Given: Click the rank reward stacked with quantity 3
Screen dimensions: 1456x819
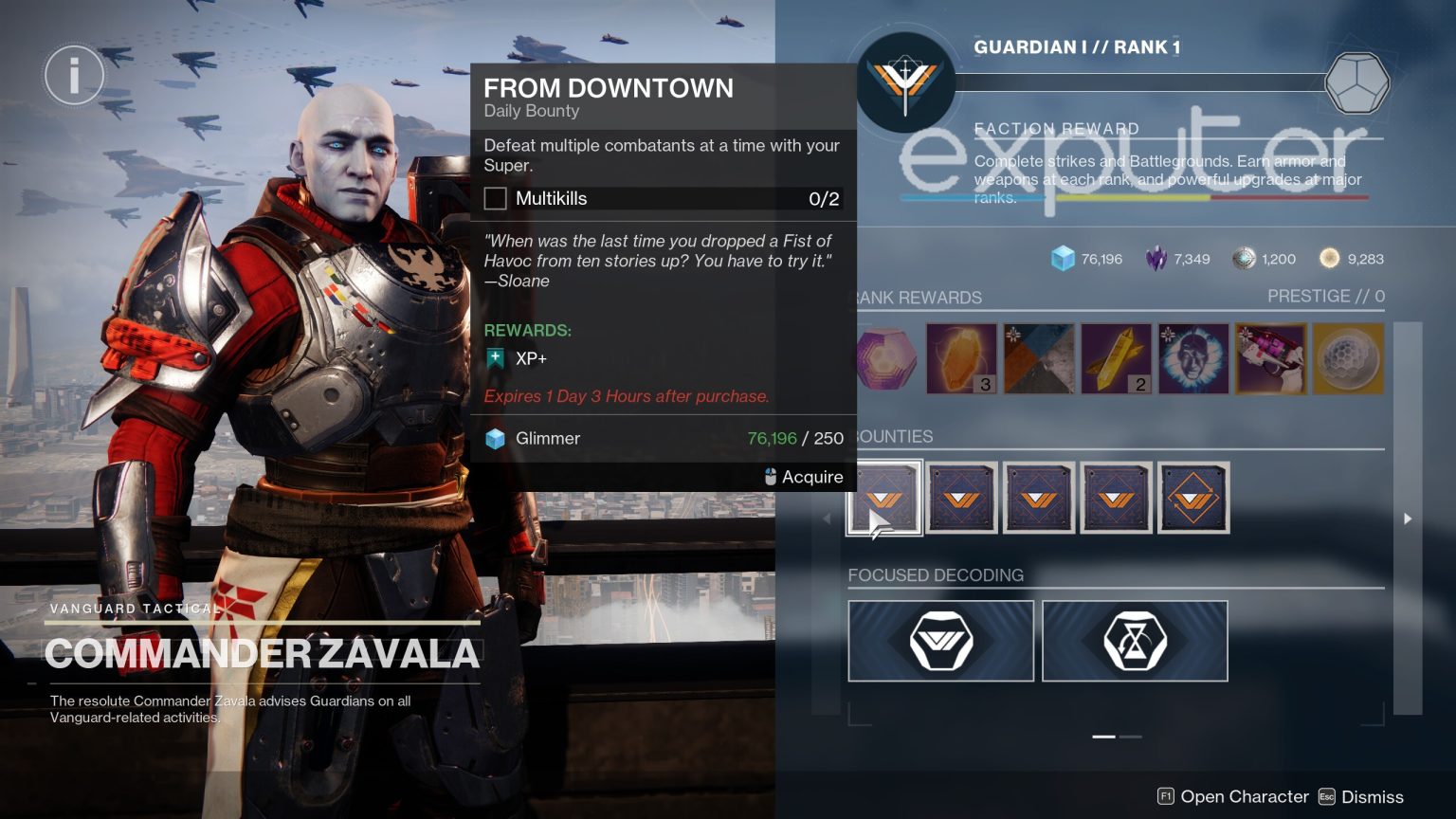Looking at the screenshot, I should [x=961, y=358].
